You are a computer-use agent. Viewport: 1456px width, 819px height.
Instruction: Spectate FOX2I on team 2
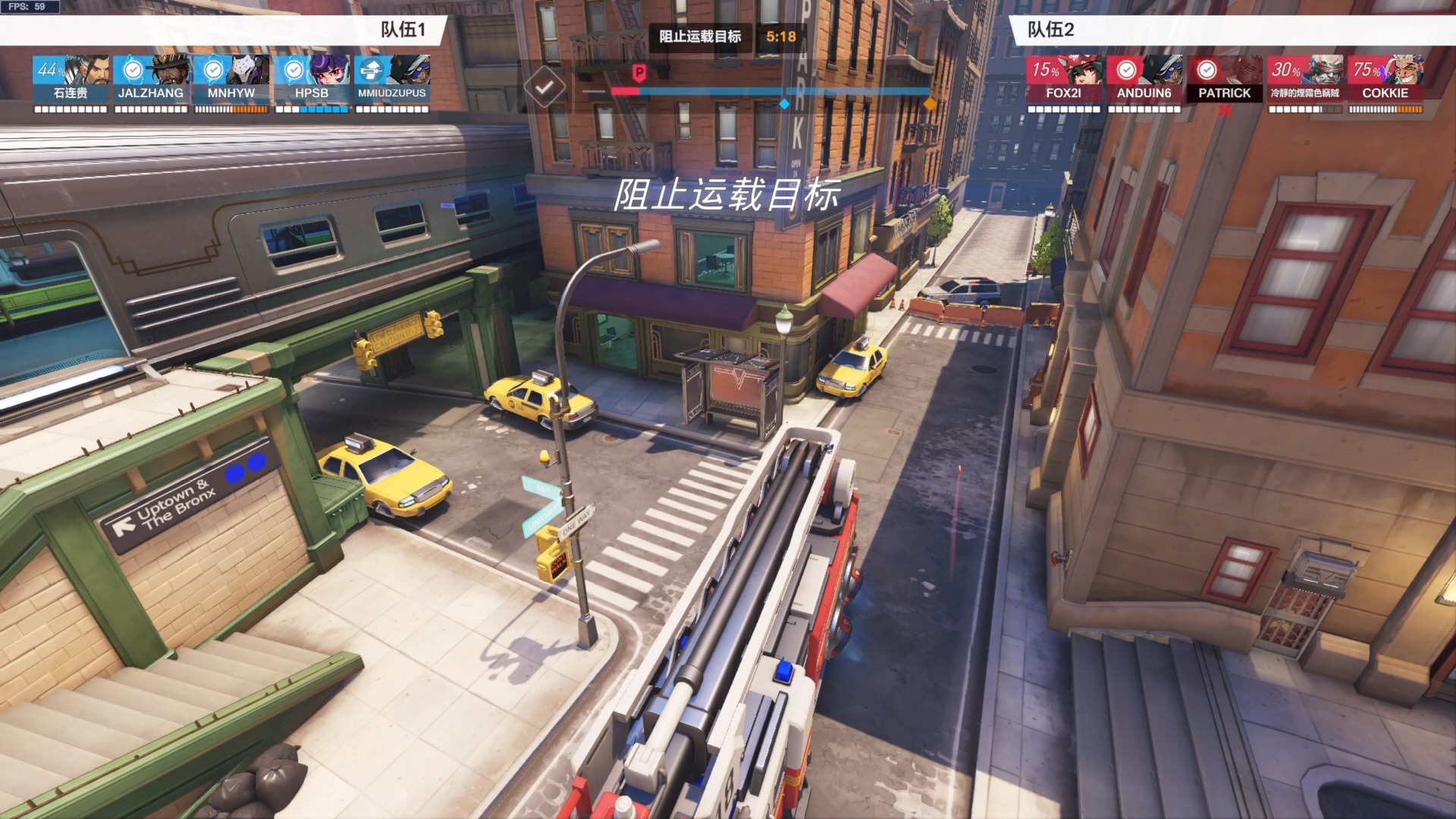[x=1064, y=79]
